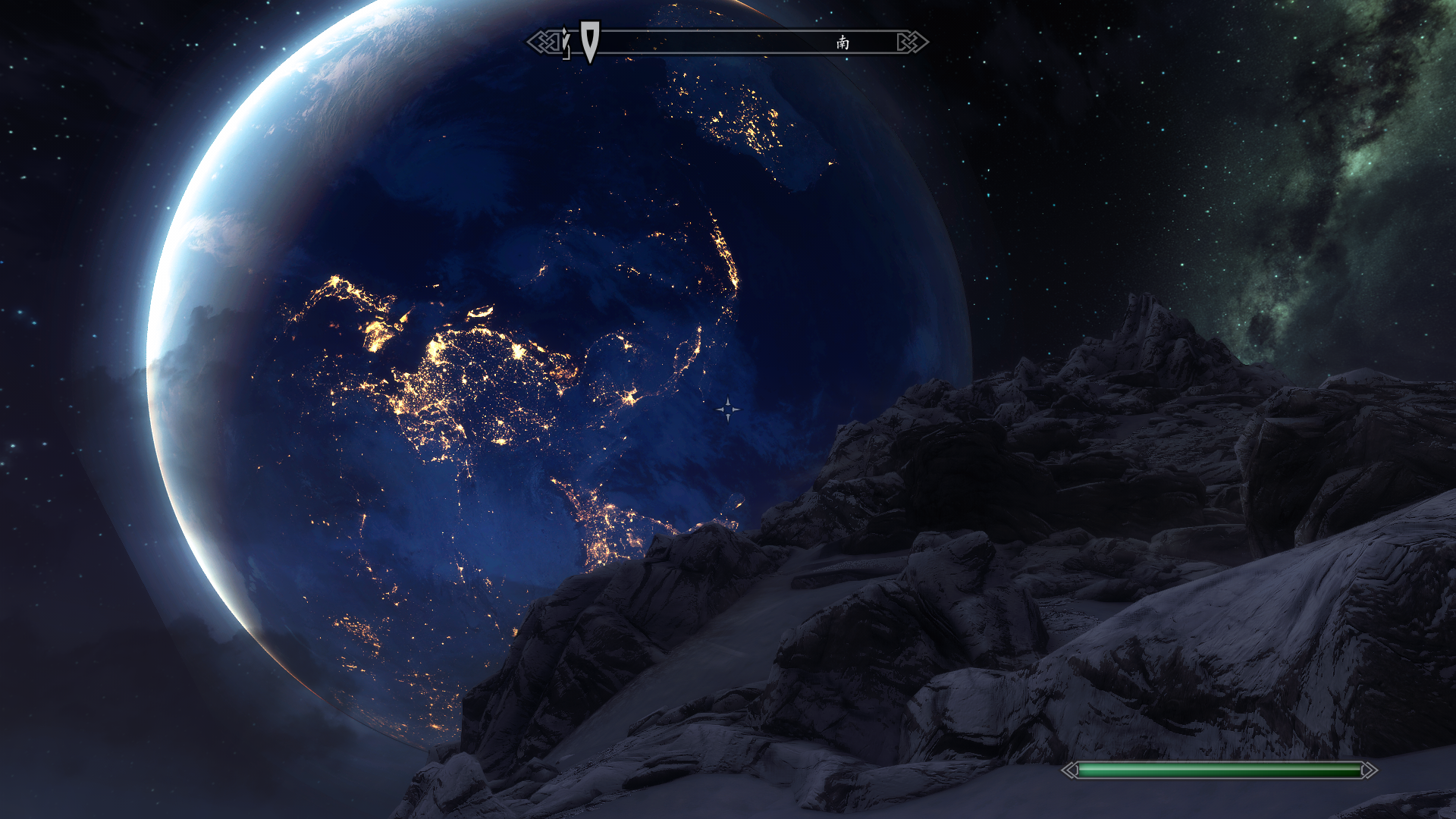The height and width of the screenshot is (819, 1456).
Task: Click the quest arrow marker on the compass
Action: point(590,40)
